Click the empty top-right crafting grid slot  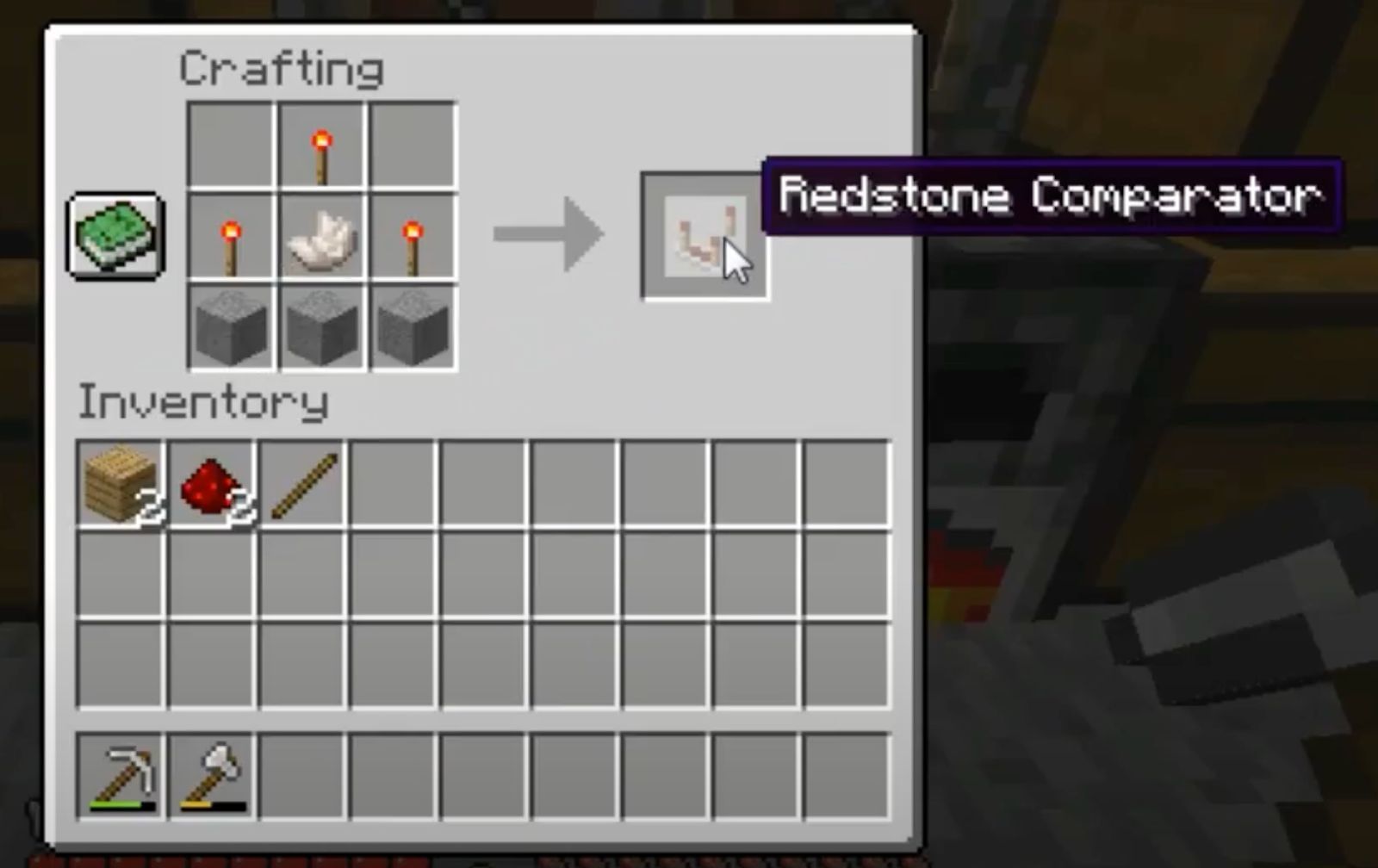(x=413, y=143)
